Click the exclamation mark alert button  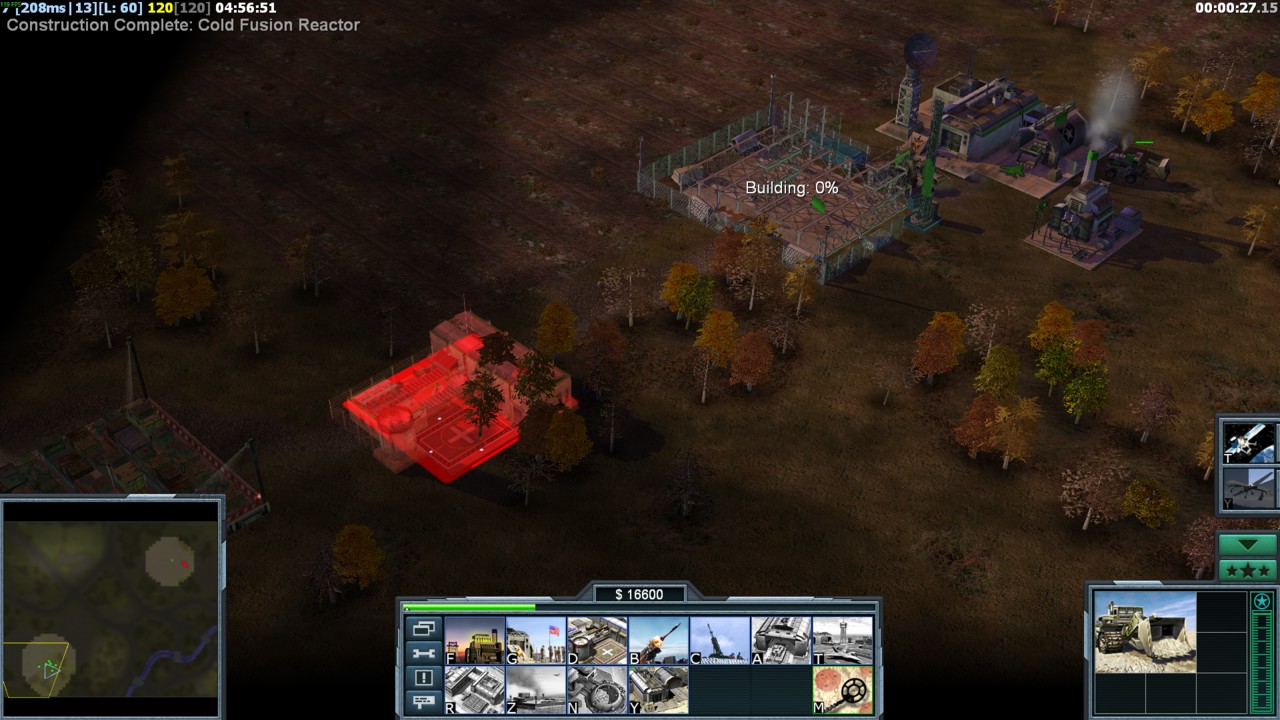(x=423, y=677)
